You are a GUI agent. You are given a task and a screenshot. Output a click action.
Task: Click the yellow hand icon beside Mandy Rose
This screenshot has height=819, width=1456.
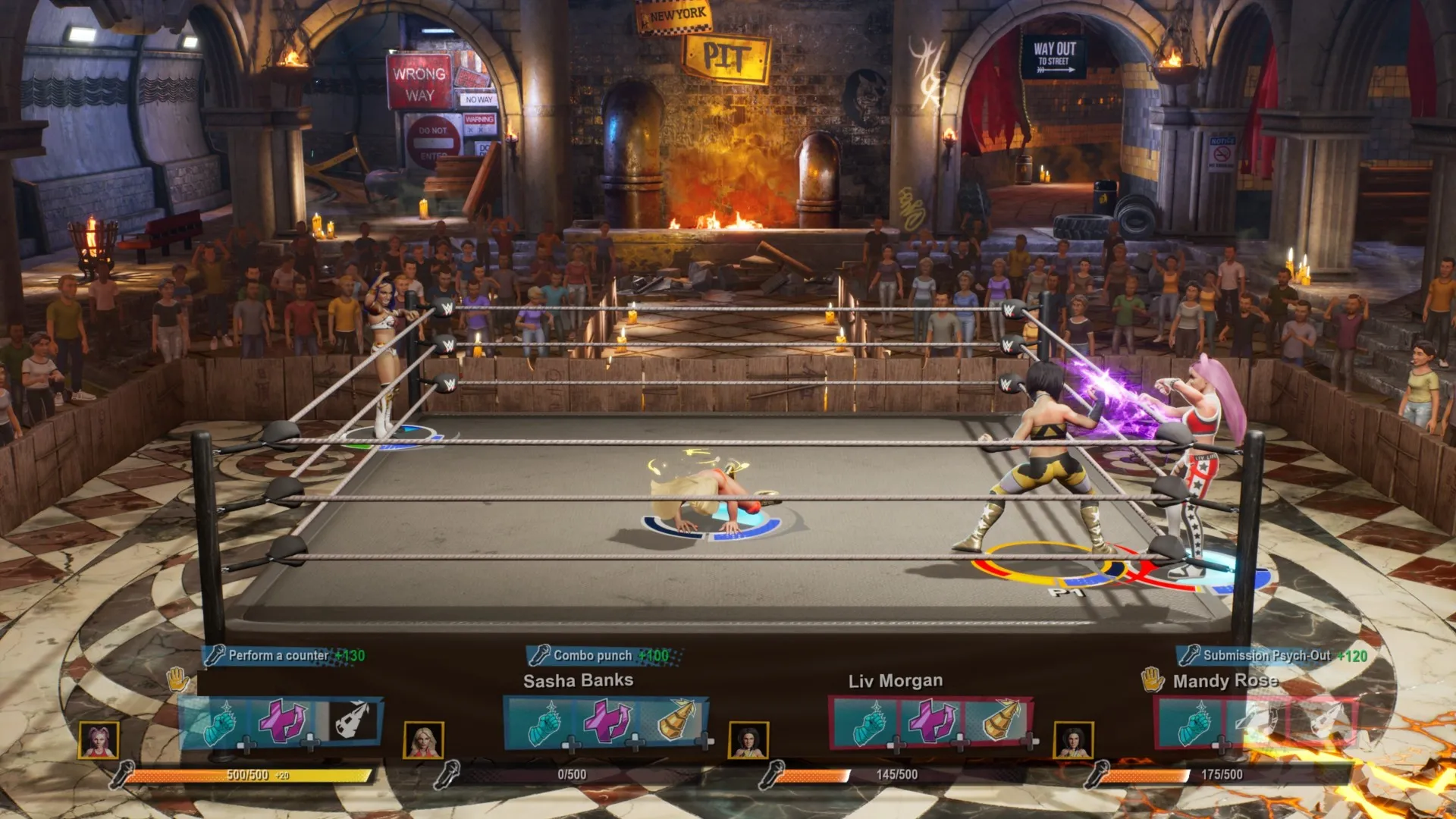[x=1153, y=679]
